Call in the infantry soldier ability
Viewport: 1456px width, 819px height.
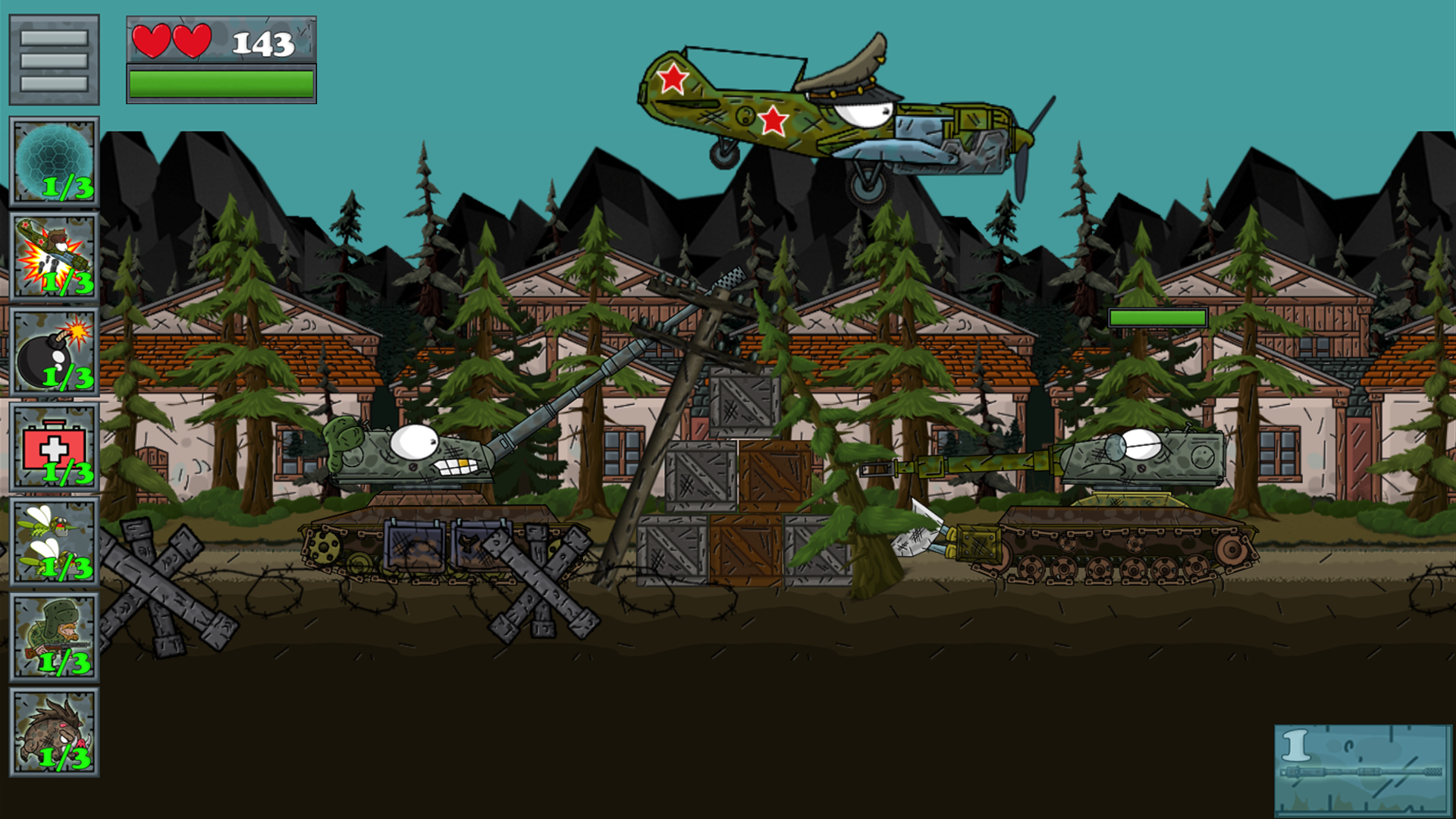53,637
